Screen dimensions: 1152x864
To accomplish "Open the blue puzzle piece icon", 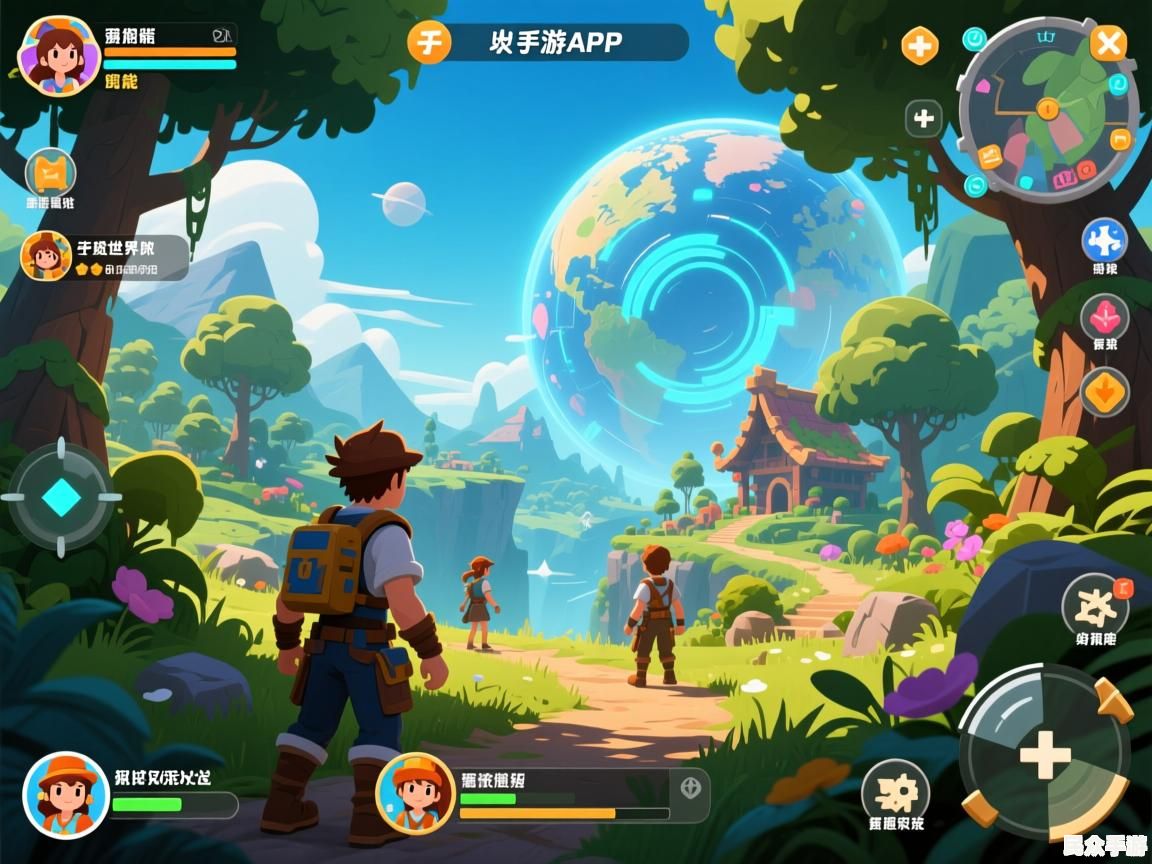I will (1104, 241).
